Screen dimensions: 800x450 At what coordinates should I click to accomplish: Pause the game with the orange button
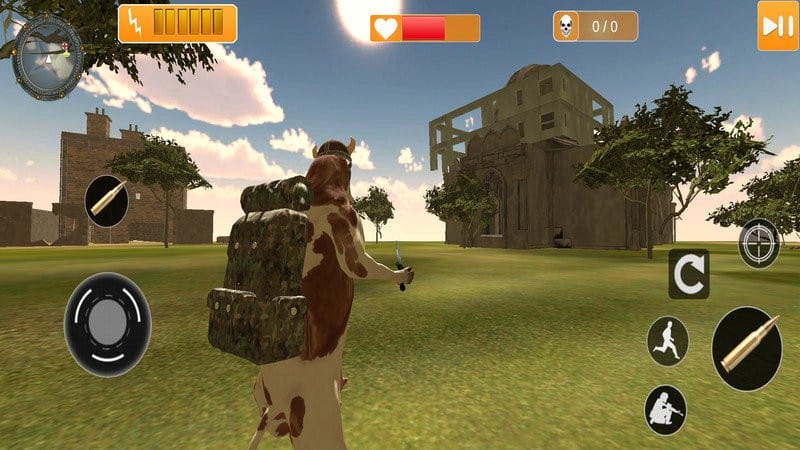pos(777,26)
